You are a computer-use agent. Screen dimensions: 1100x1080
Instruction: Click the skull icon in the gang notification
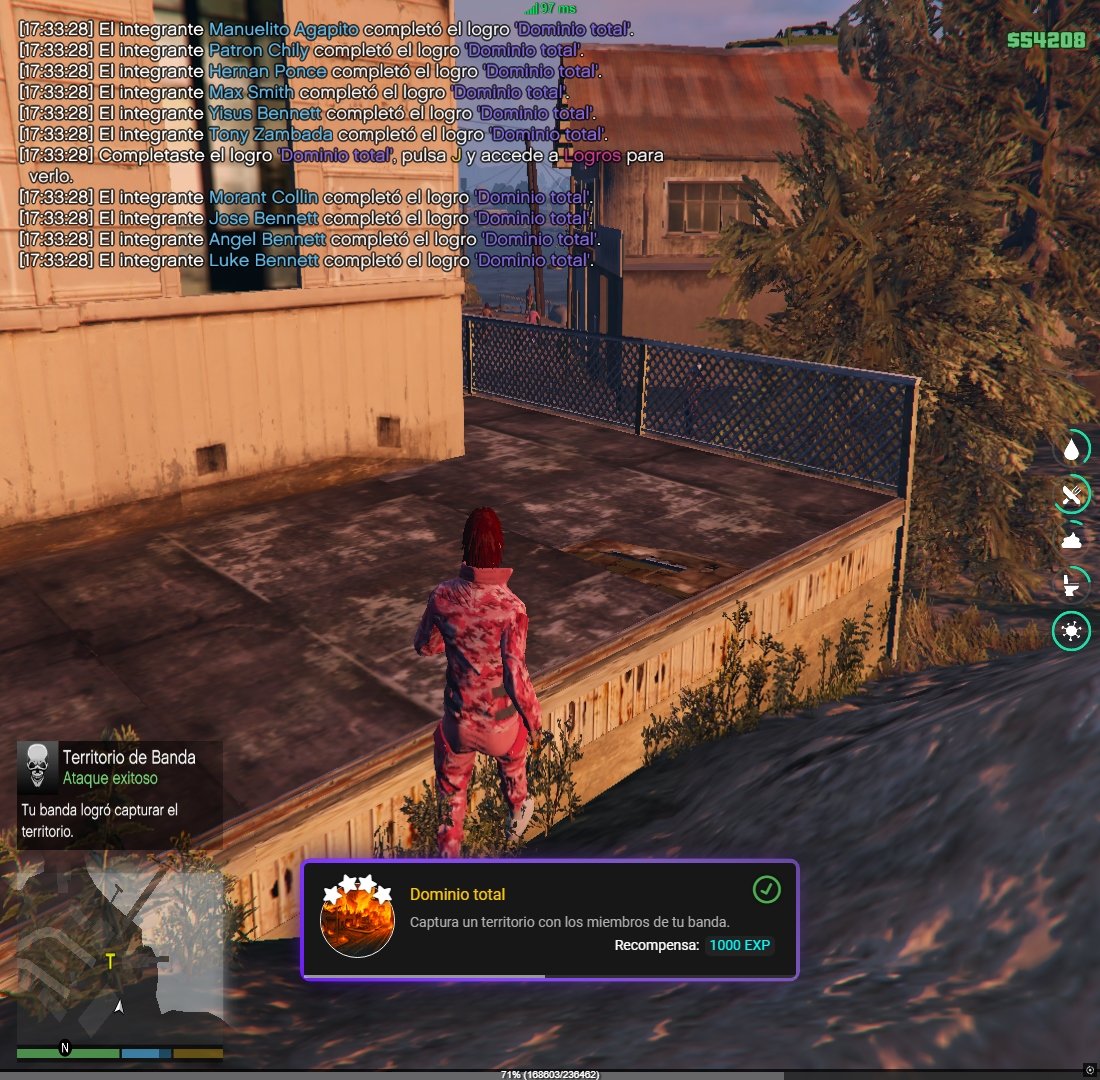pyautogui.click(x=38, y=768)
